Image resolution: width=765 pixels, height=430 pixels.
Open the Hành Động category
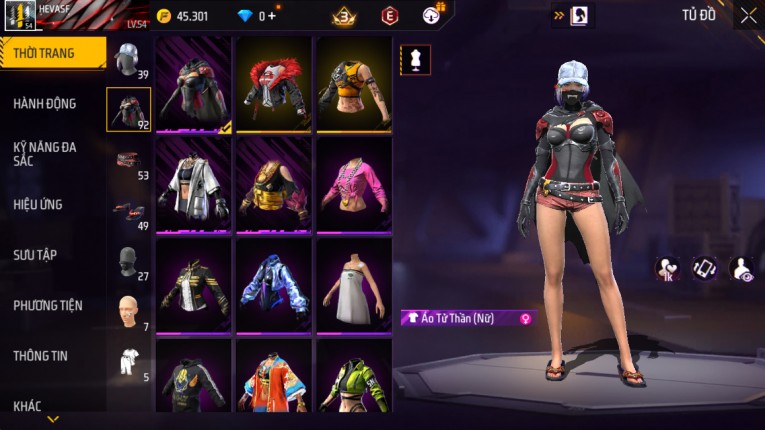tap(45, 103)
